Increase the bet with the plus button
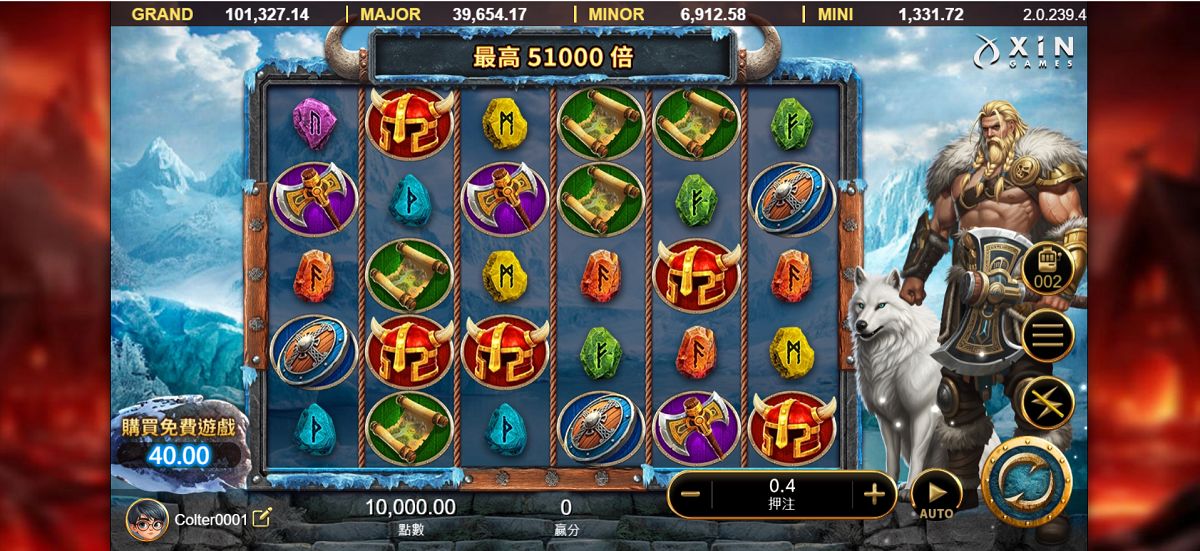 tap(873, 493)
